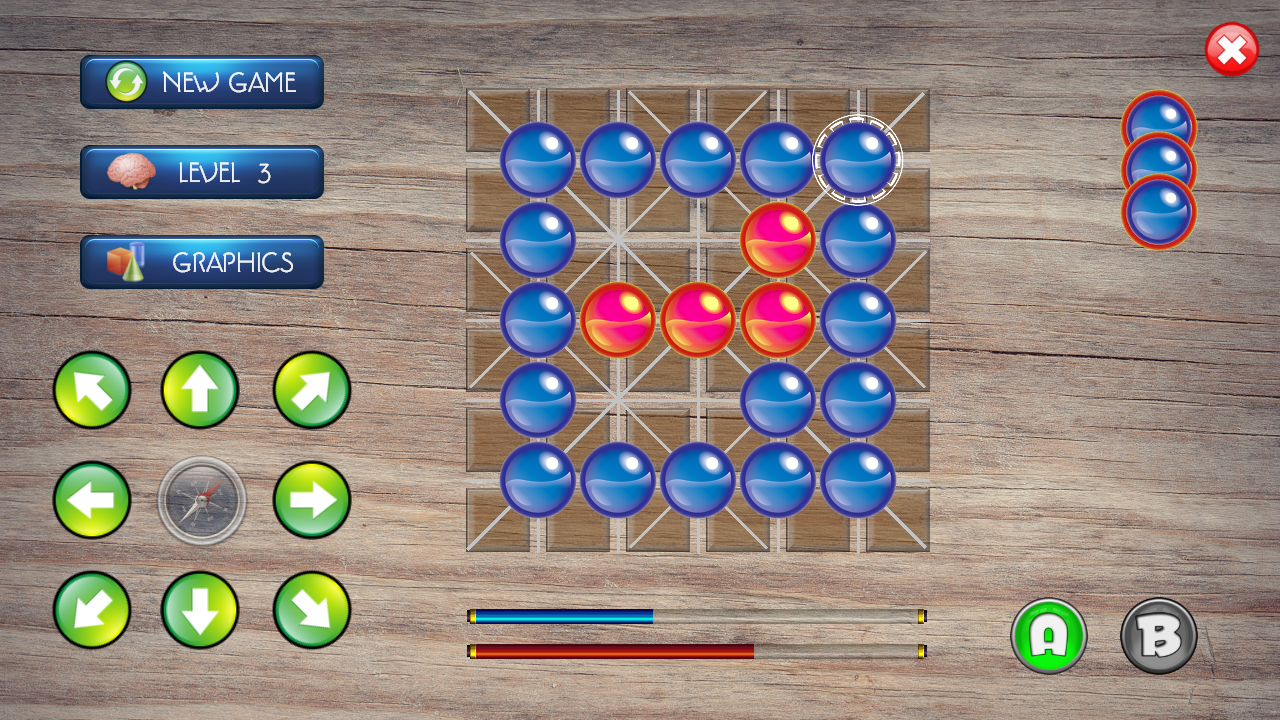Choose the down-left diagonal arrow

point(92,610)
